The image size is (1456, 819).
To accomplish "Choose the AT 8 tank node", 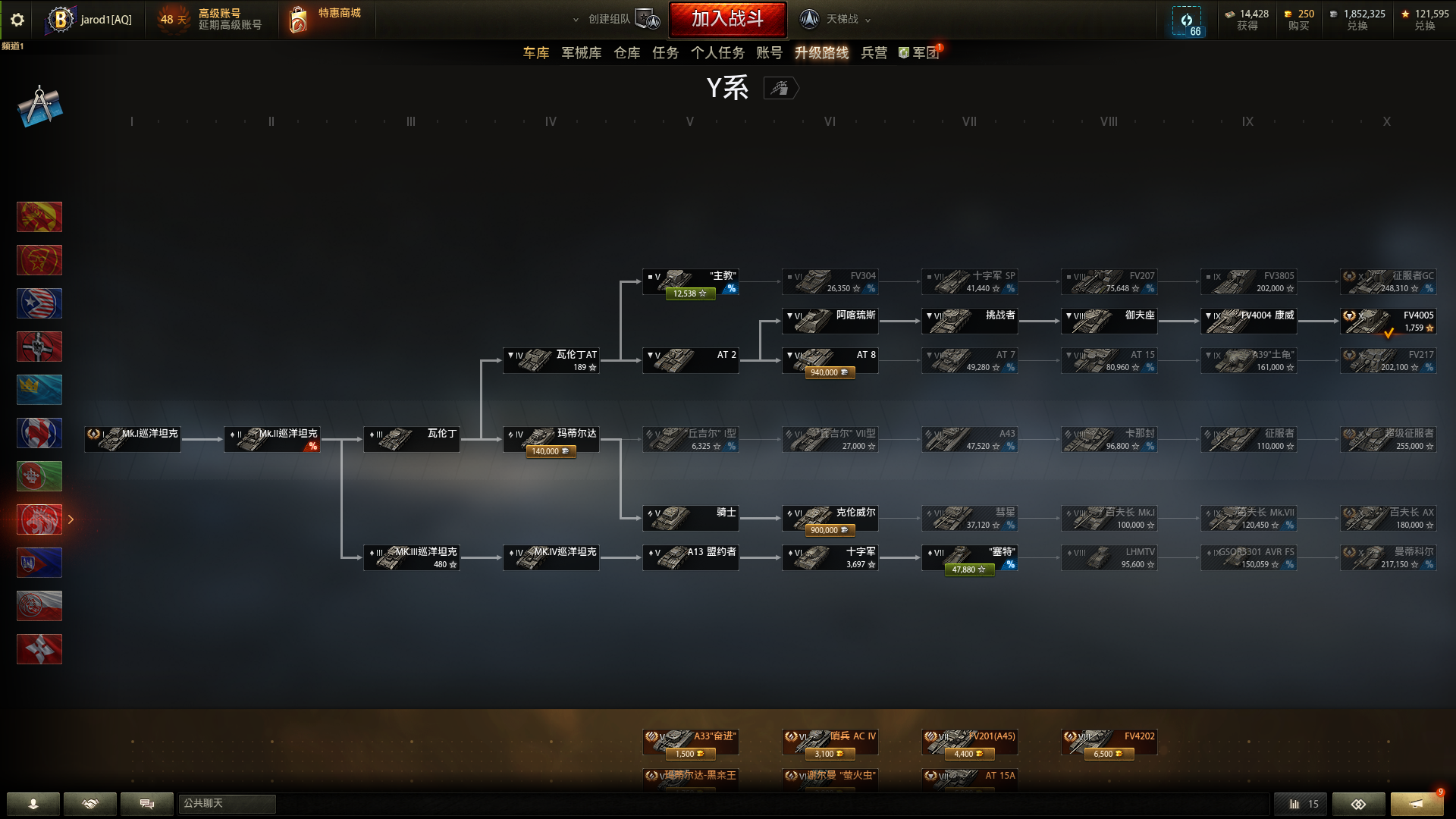I will tap(830, 361).
